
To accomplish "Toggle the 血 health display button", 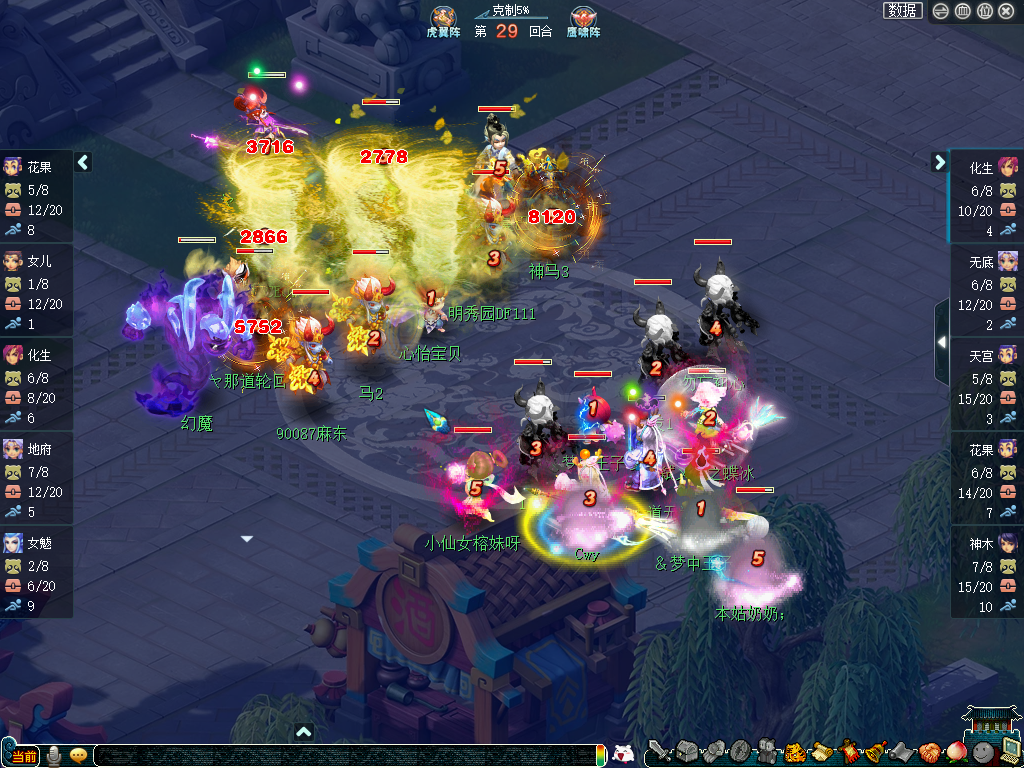I will 962,11.
